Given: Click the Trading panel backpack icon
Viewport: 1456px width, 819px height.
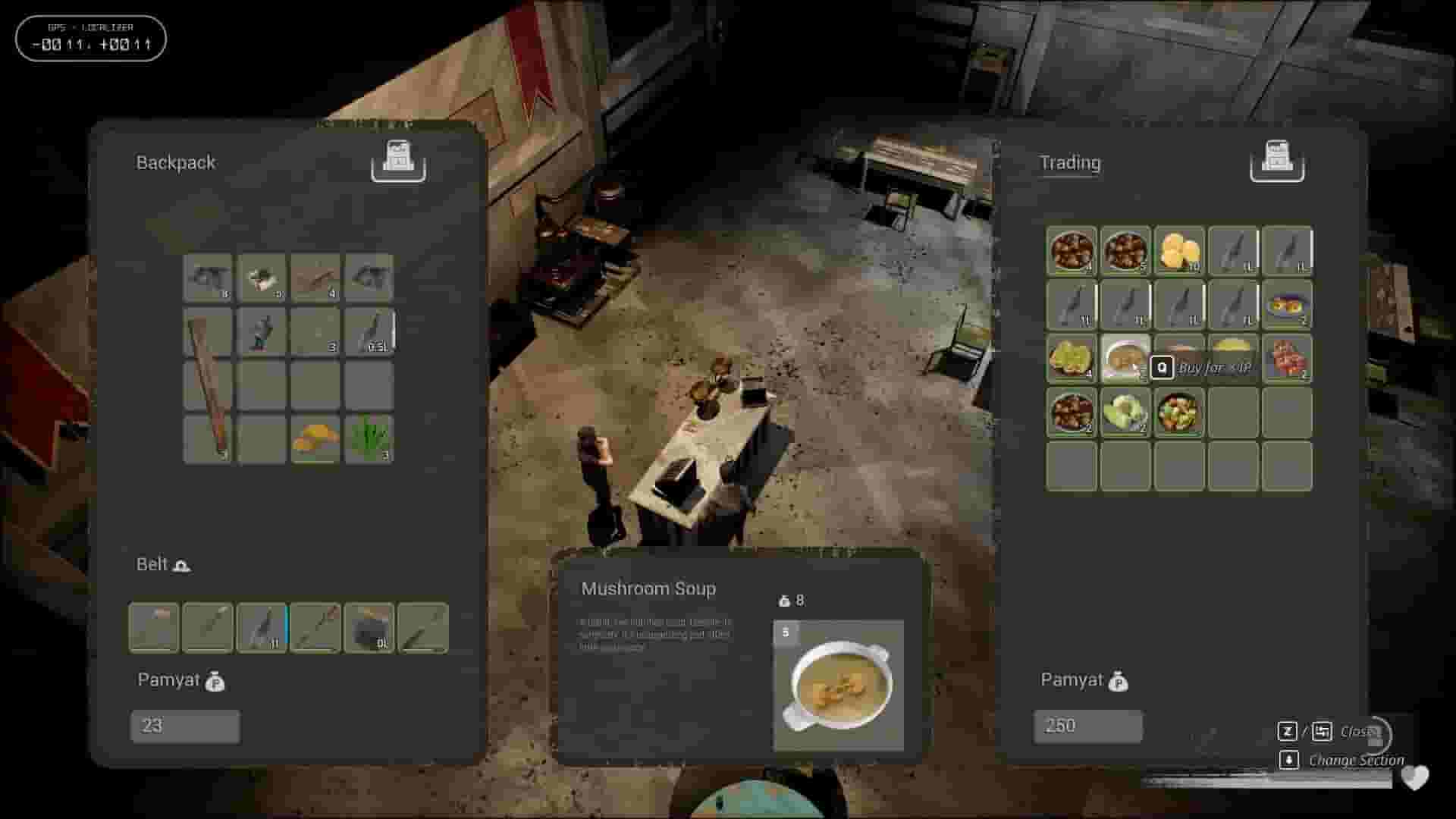Looking at the screenshot, I should coord(1279,160).
